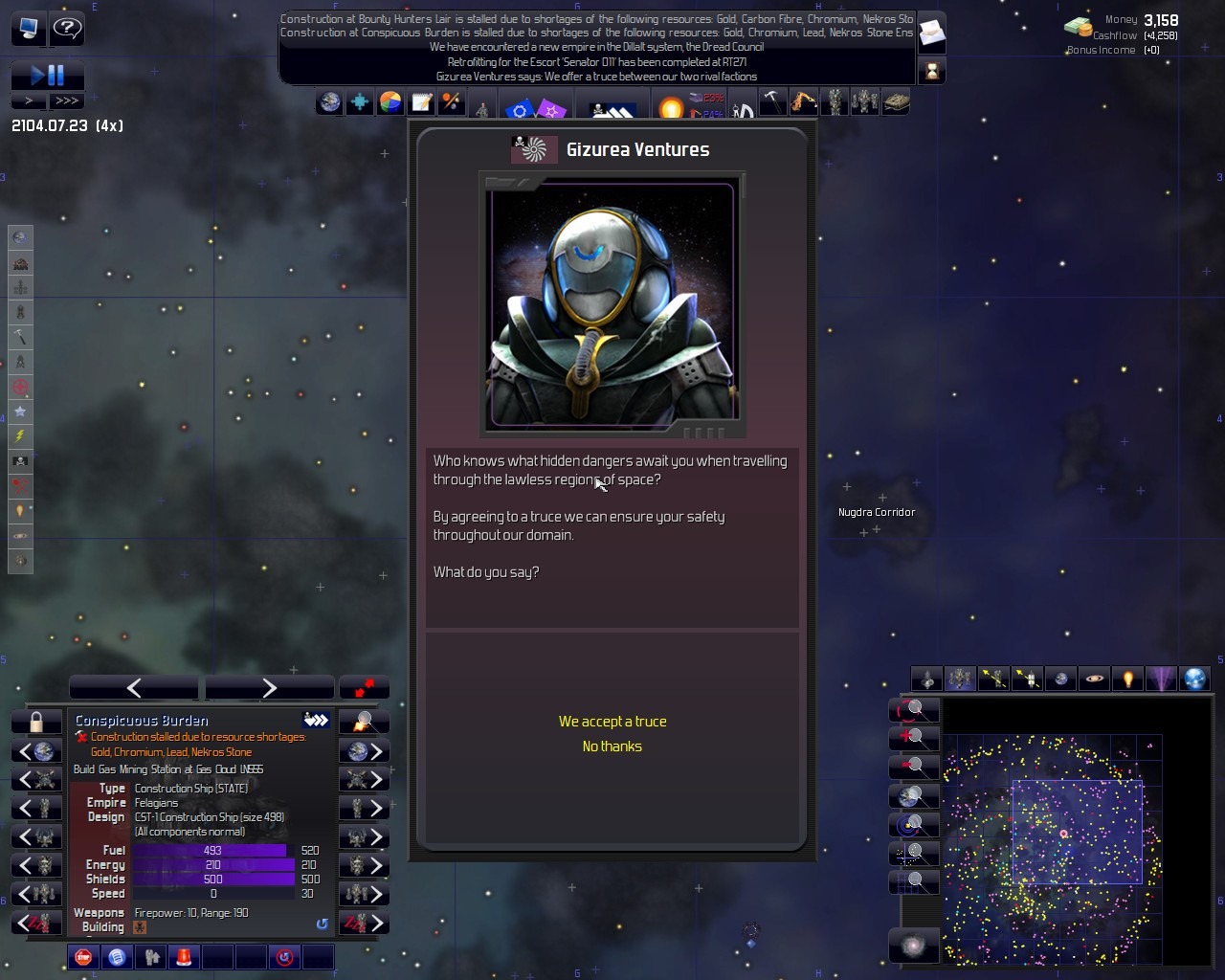Screen dimensions: 1225x980
Task: Zoom out to full spiral galaxy view
Action: (913, 947)
